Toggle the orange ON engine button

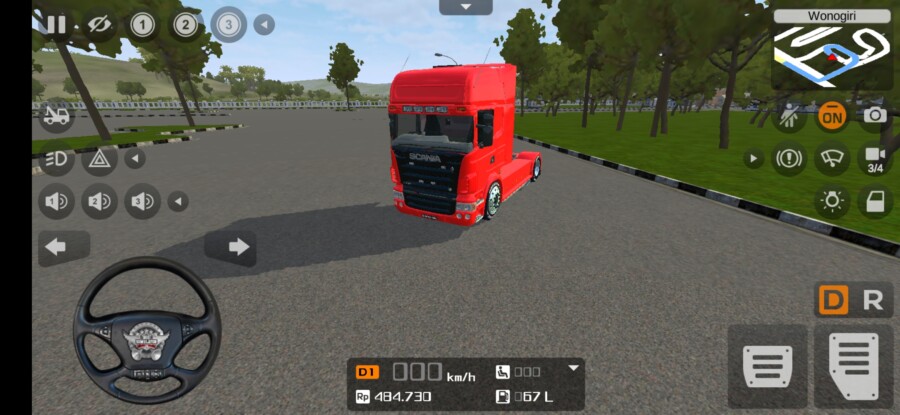click(831, 115)
